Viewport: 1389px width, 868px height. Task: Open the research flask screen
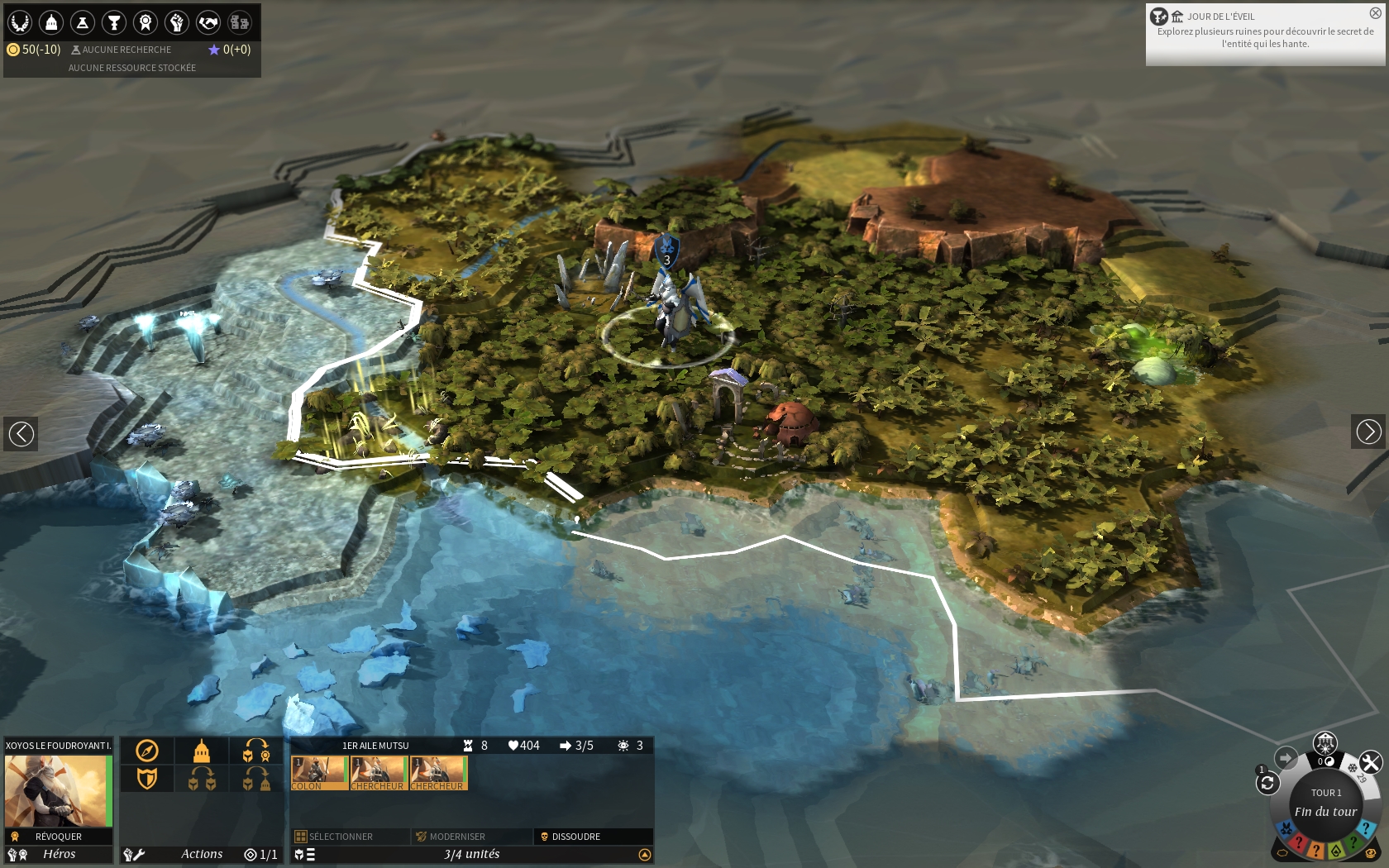tap(83, 22)
